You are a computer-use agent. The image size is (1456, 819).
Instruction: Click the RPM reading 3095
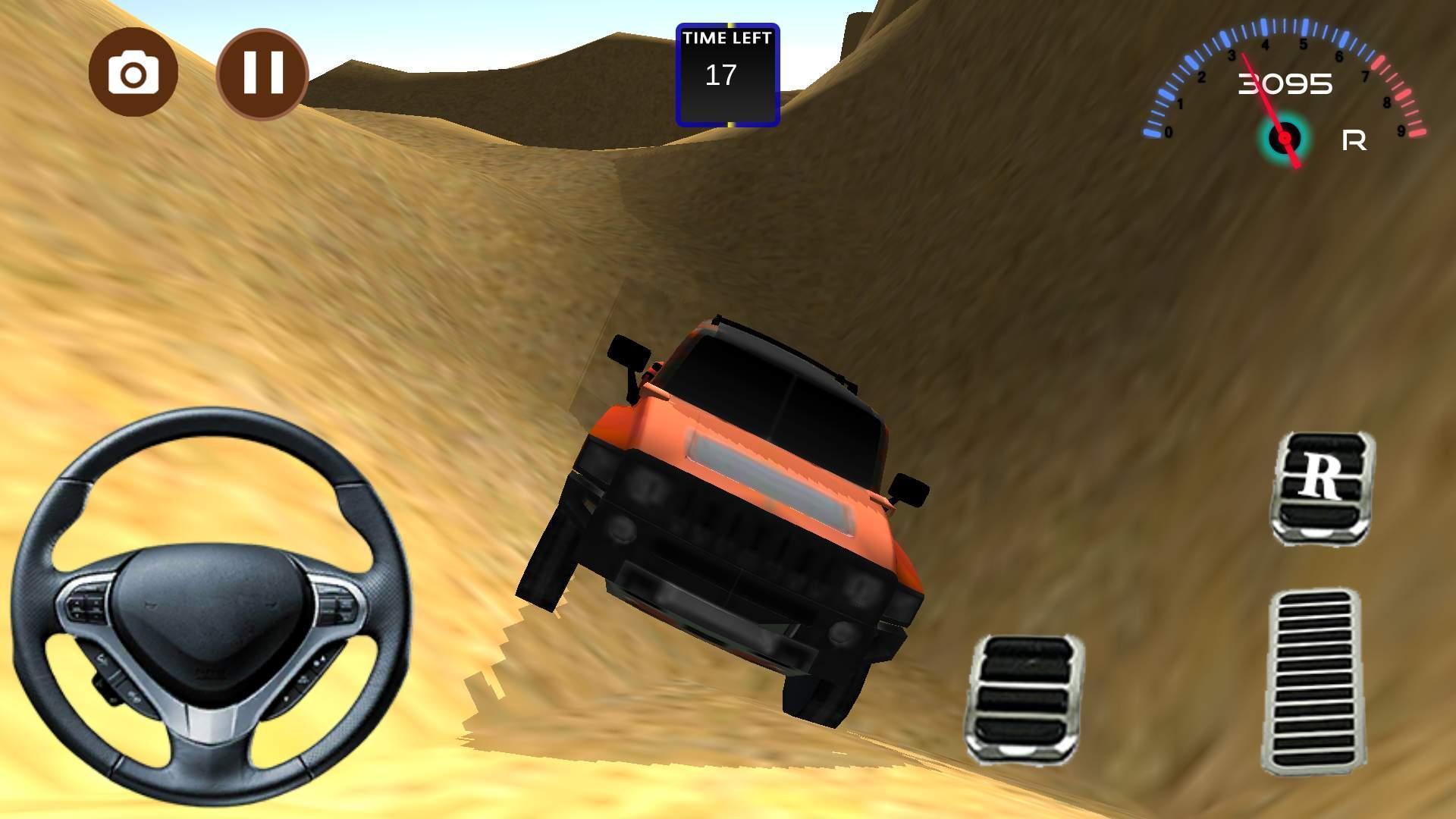pos(1285,85)
